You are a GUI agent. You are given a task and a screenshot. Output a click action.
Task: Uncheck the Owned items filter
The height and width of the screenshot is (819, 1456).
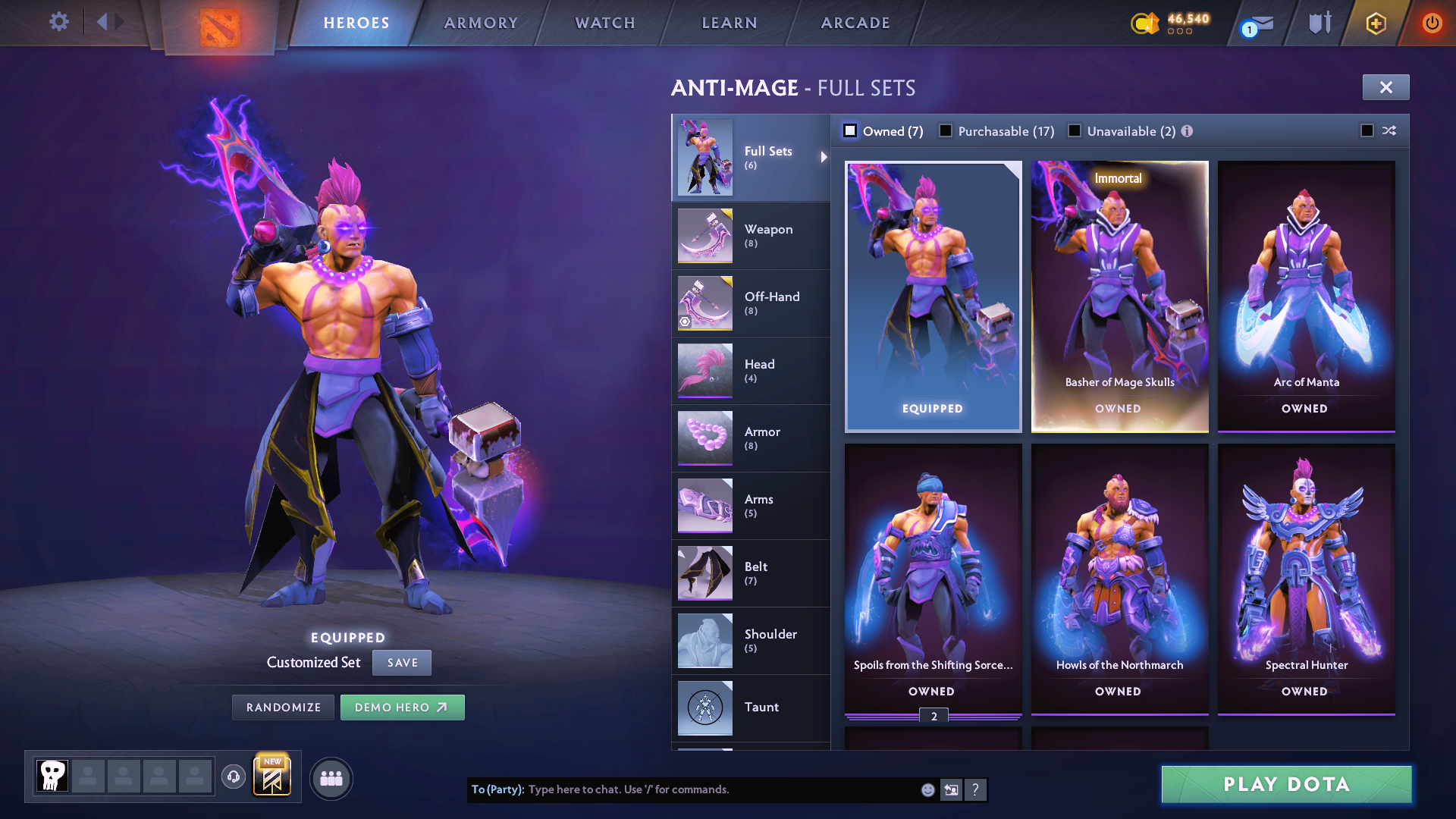pos(850,130)
